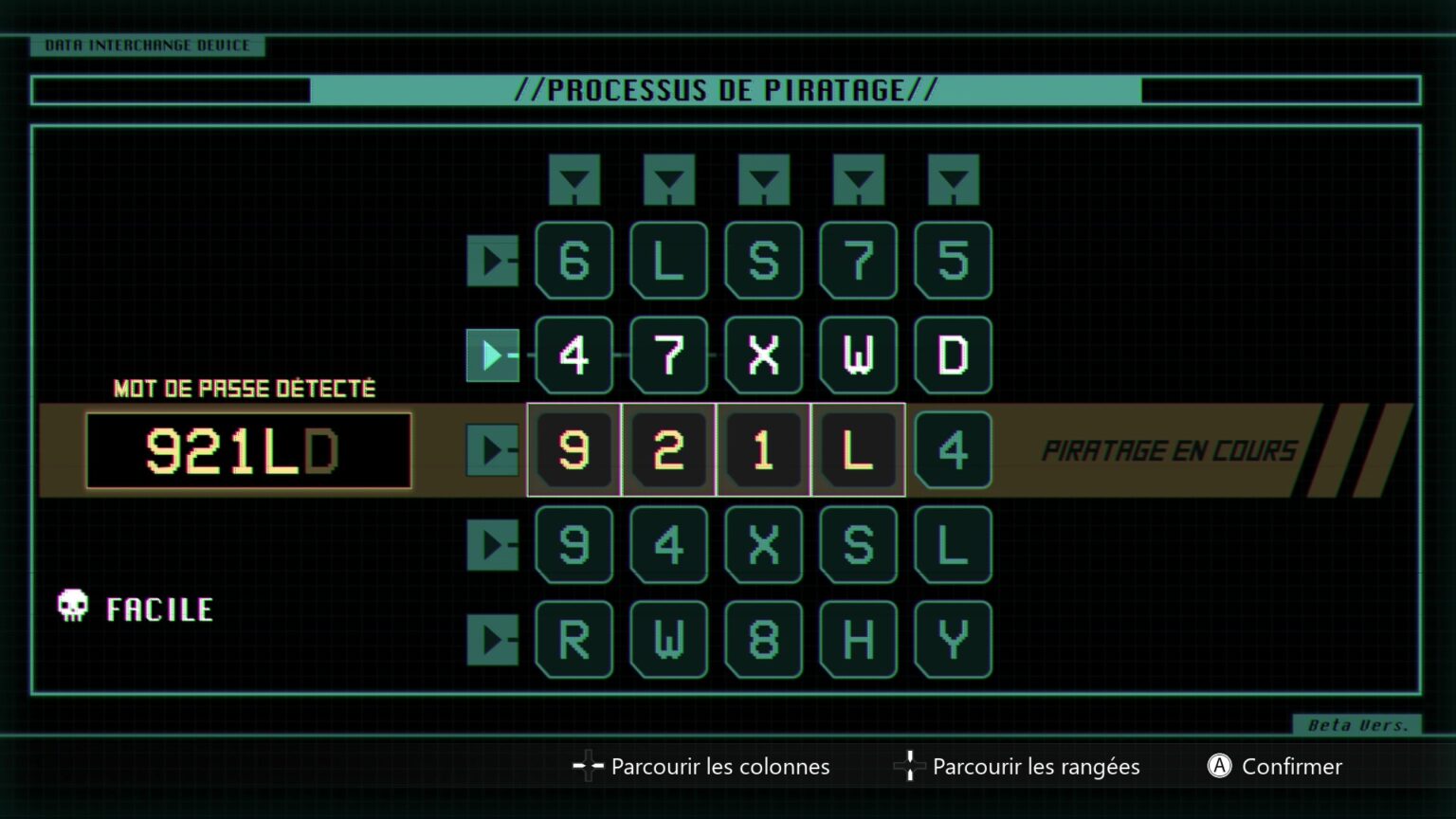The height and width of the screenshot is (819, 1456).
Task: Select the middle column marker above S
Action: 764,179
